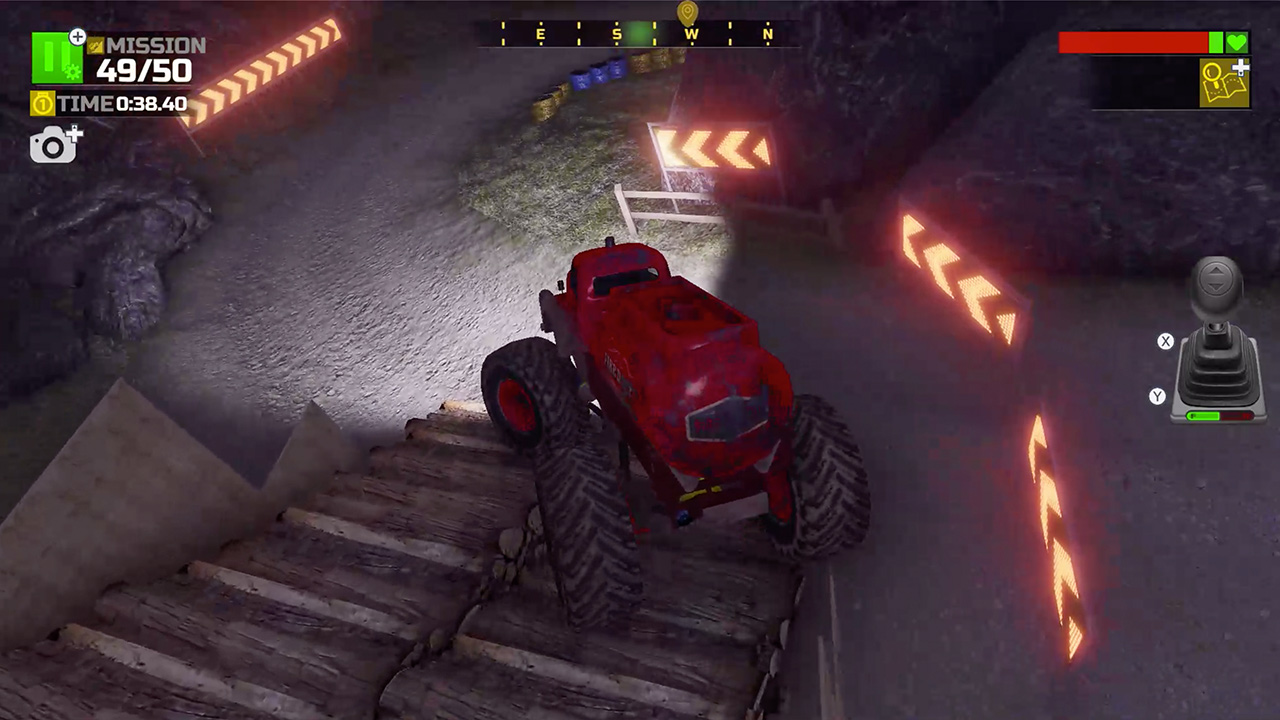
Task: Shift down using the shifter's down arrow
Action: (x=1216, y=285)
